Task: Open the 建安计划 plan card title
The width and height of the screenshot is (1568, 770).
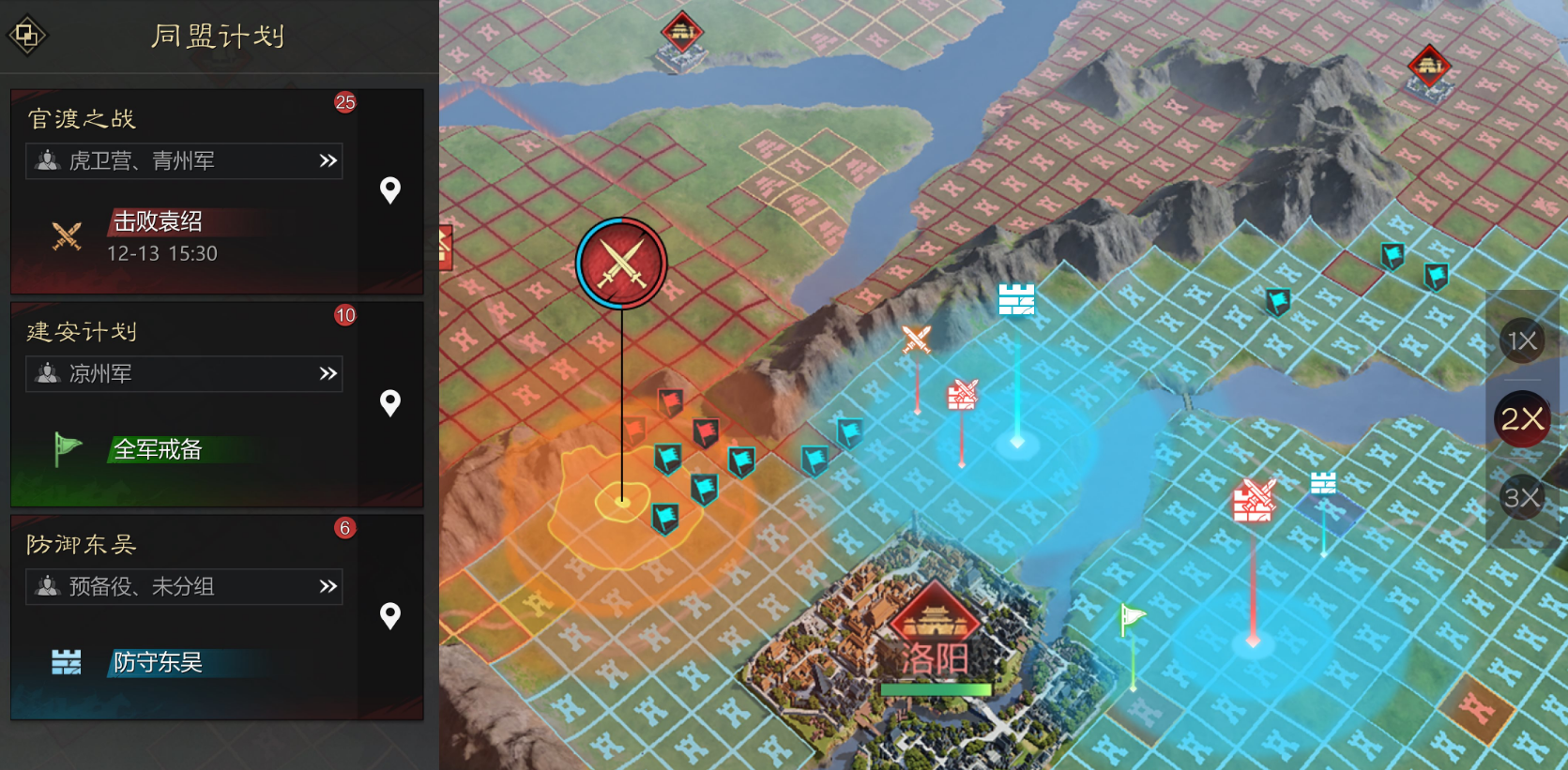Action: 82,332
